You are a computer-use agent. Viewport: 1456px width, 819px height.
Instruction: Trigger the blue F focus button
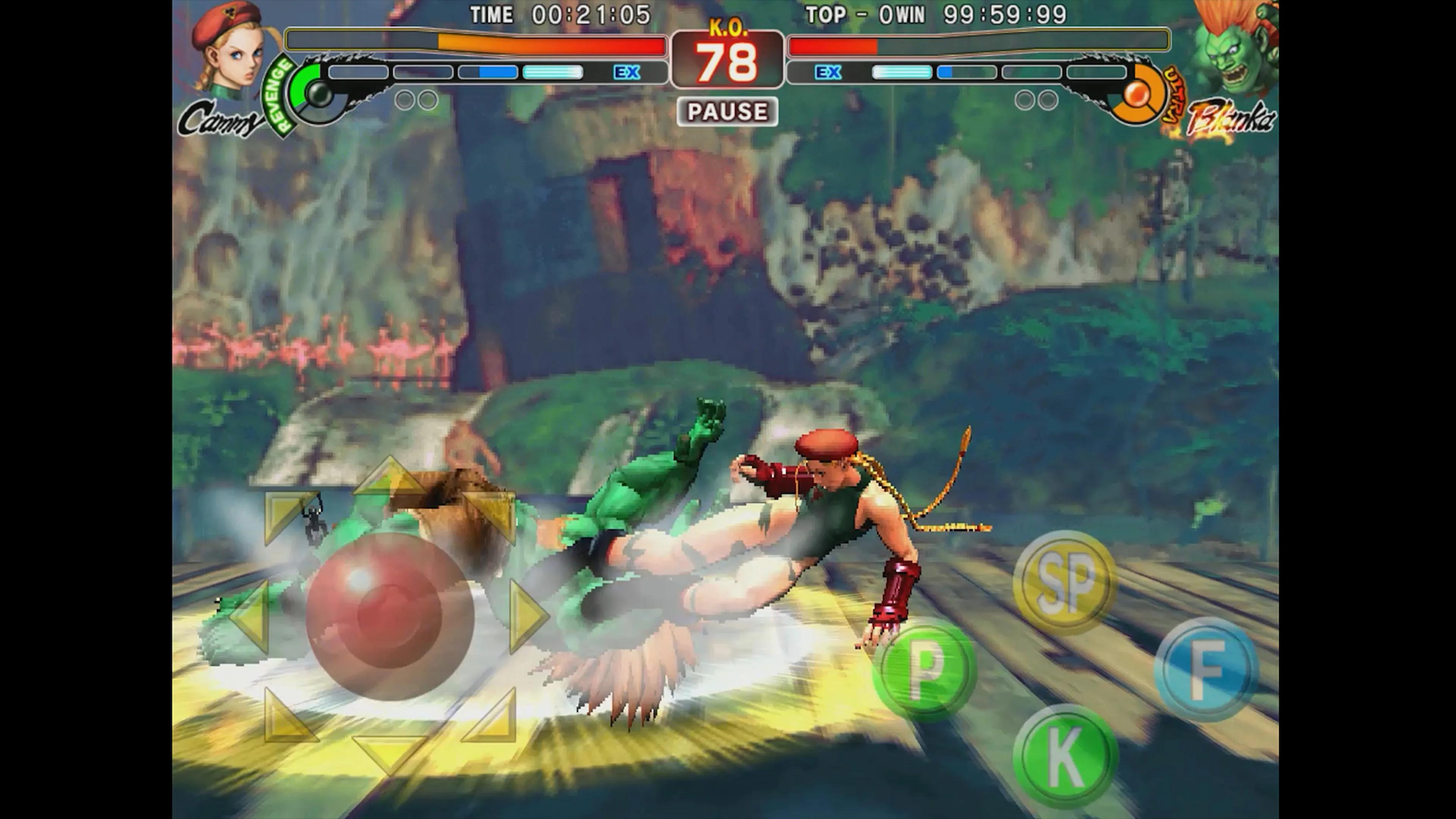click(x=1206, y=669)
